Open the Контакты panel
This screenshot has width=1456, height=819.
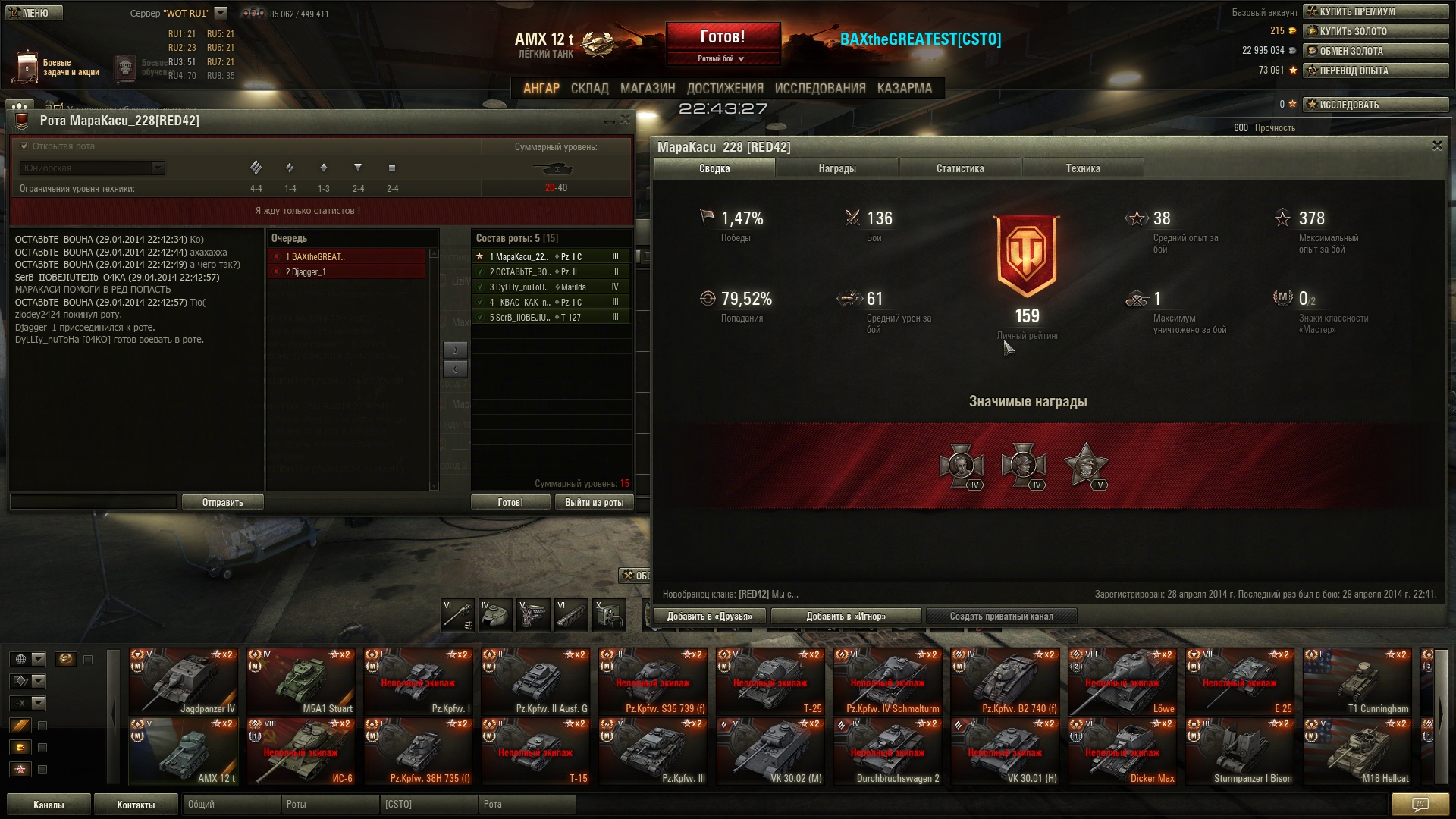coord(136,805)
